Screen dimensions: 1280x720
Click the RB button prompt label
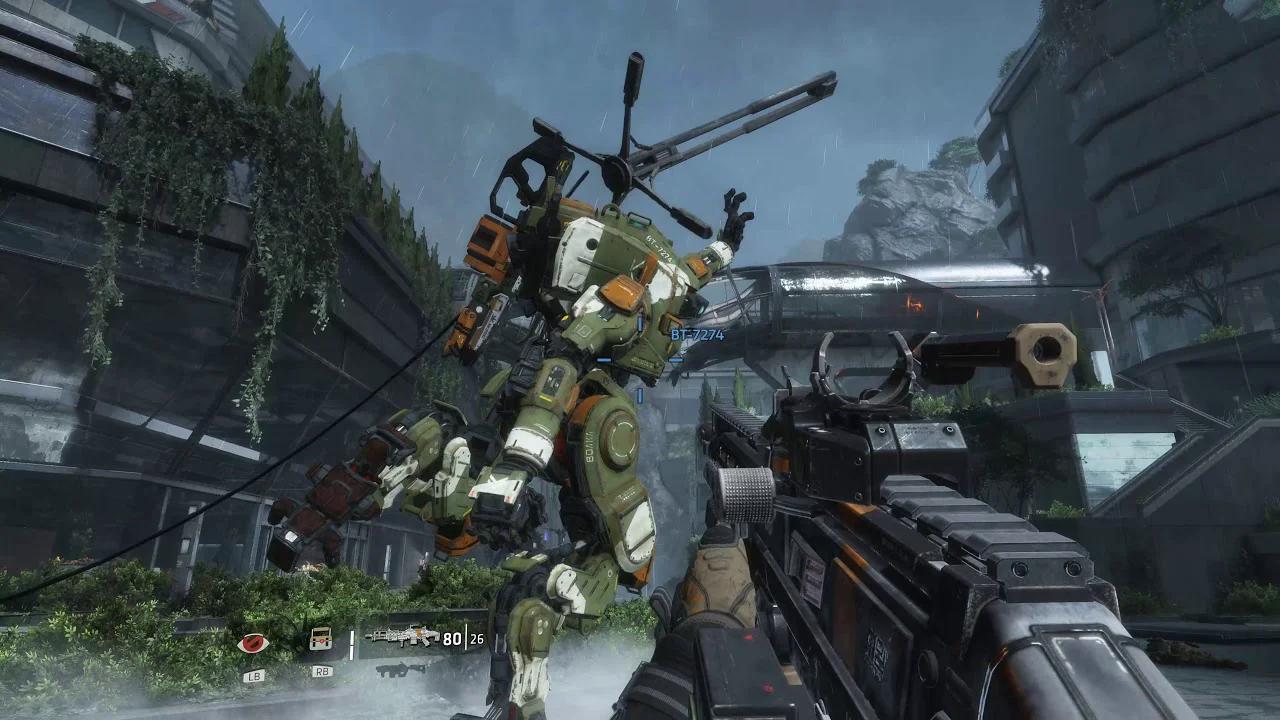pos(320,672)
